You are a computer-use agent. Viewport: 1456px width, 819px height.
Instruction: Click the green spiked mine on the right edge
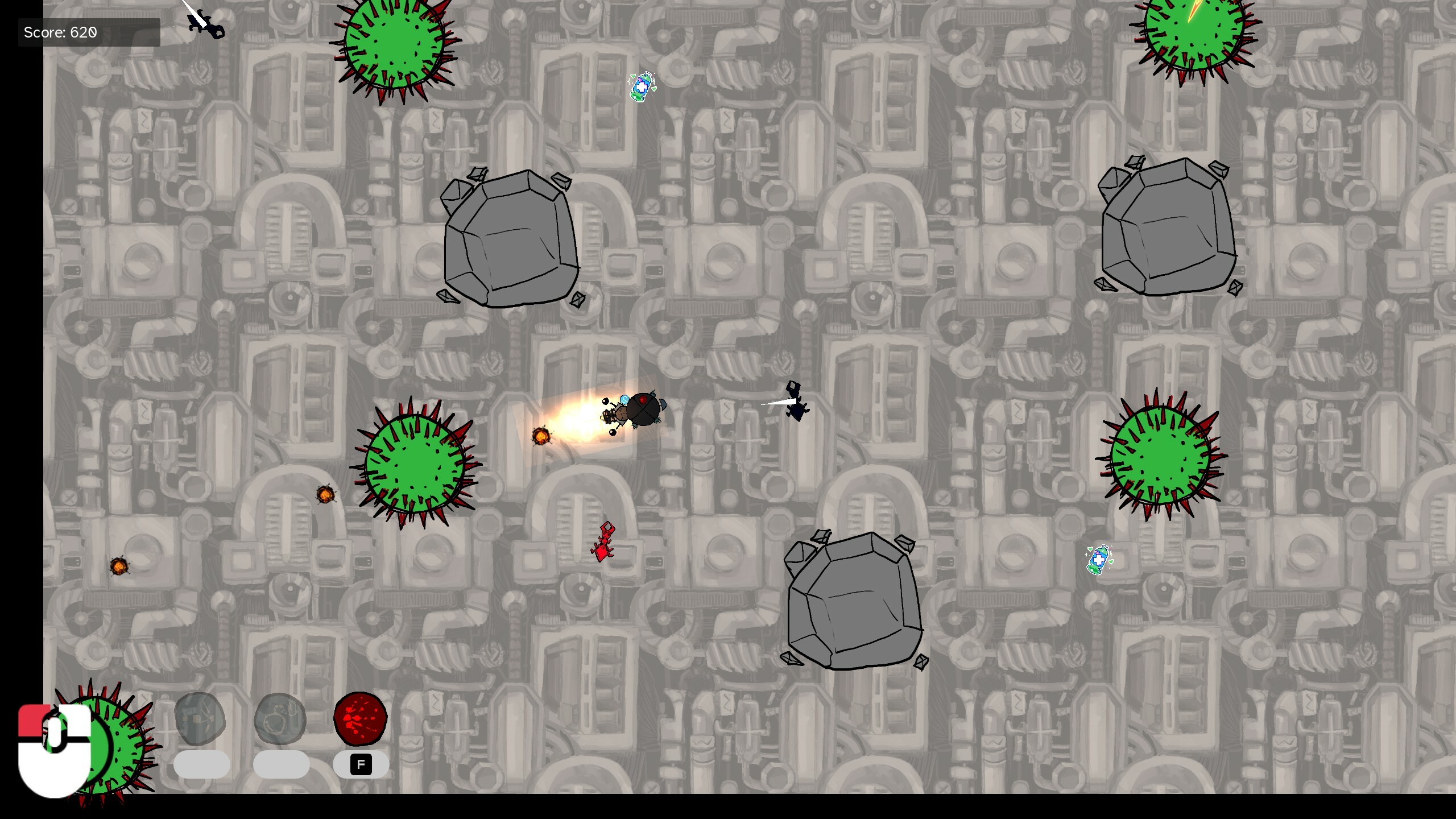pyautogui.click(x=1160, y=455)
